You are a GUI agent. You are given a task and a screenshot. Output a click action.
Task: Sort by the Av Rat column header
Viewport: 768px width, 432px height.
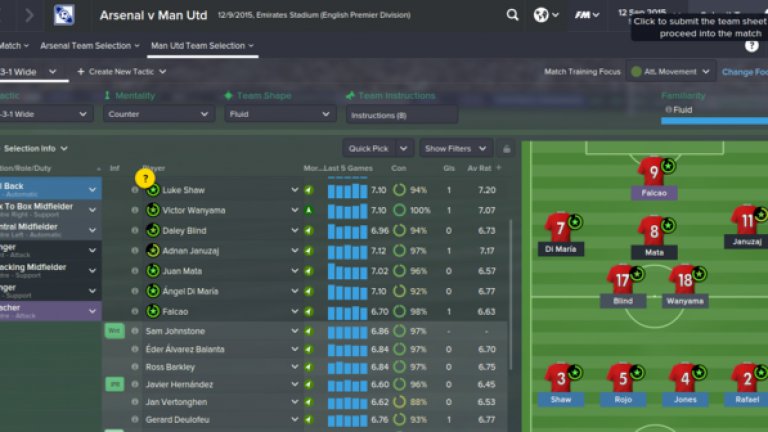click(x=482, y=167)
